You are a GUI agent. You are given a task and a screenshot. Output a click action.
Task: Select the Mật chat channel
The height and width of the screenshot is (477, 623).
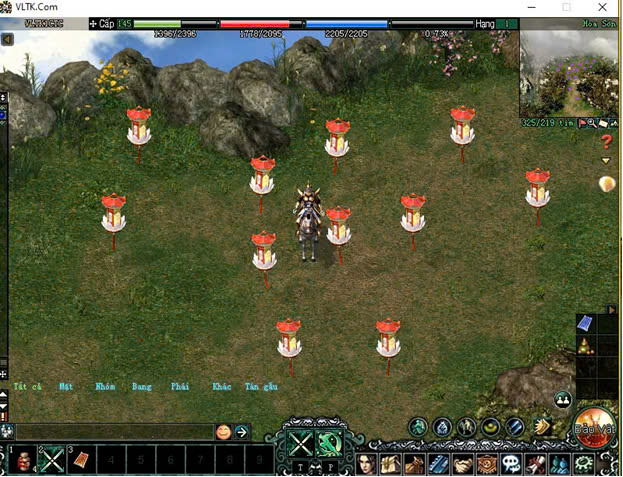pos(66,386)
